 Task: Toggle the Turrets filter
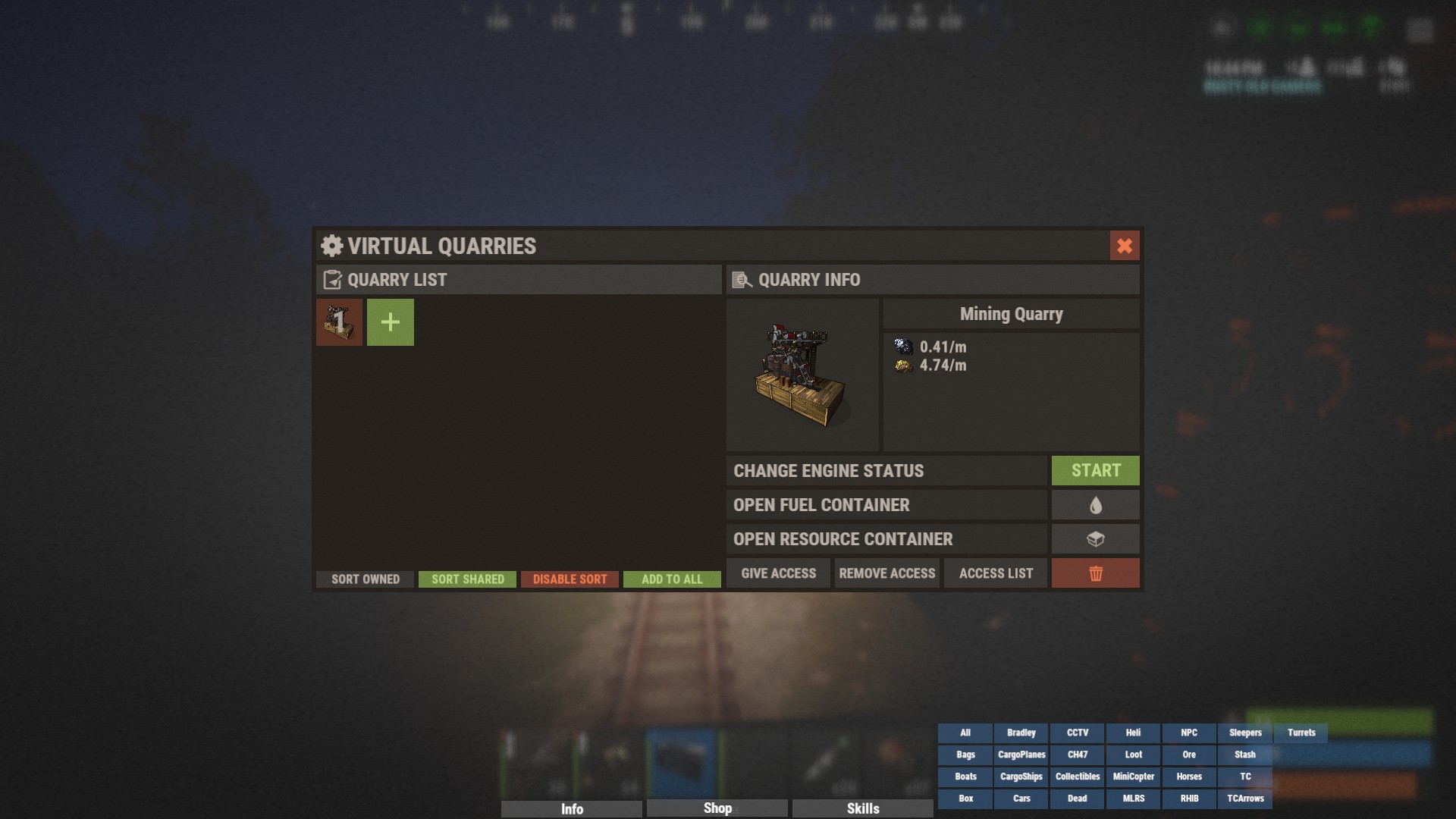1301,733
